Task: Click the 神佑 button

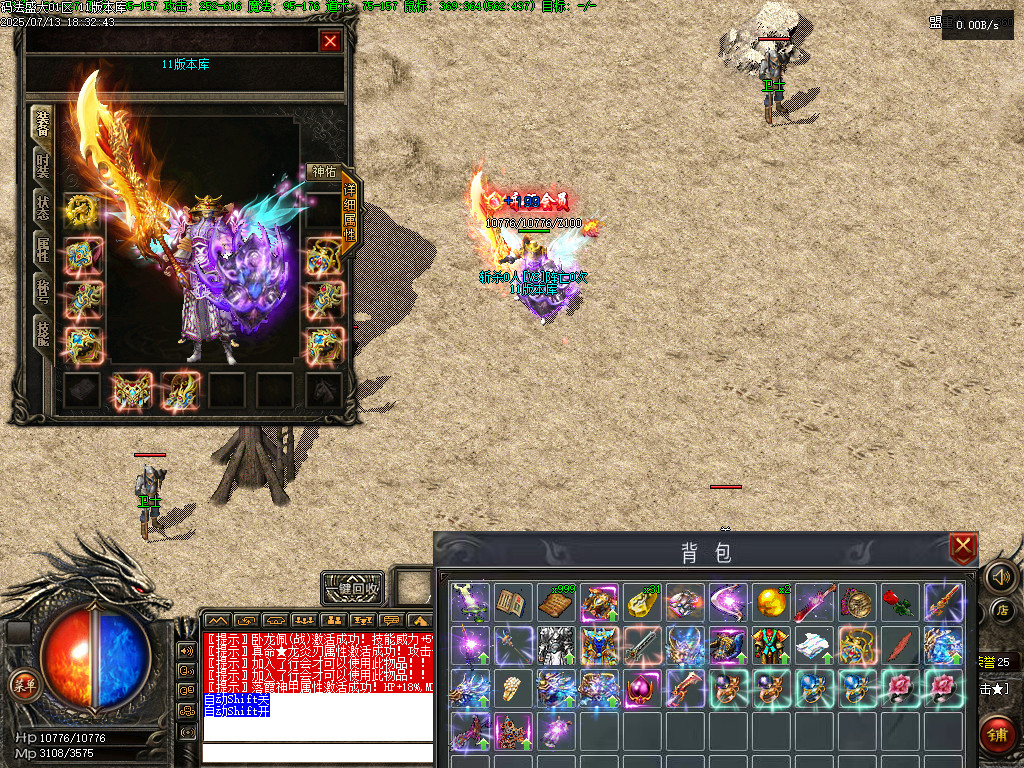Action: (x=323, y=172)
